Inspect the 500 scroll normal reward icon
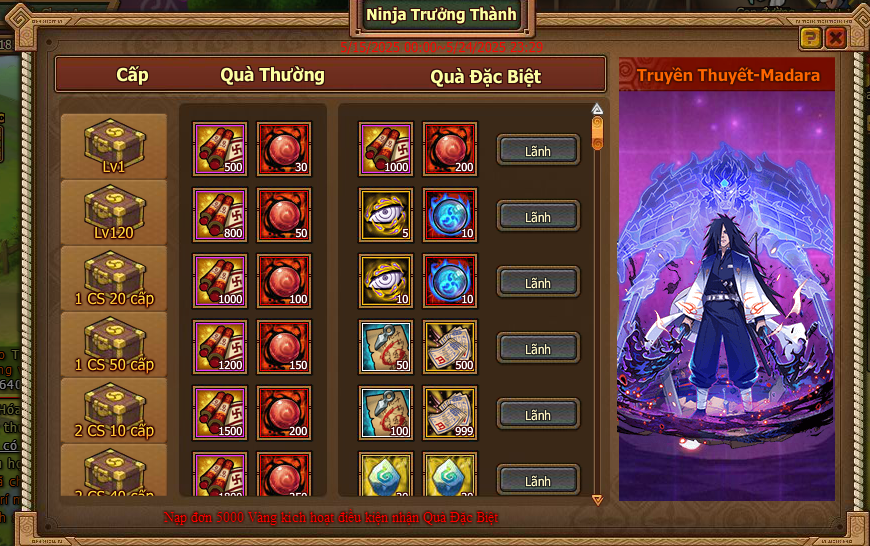870x546 pixels. [x=220, y=149]
